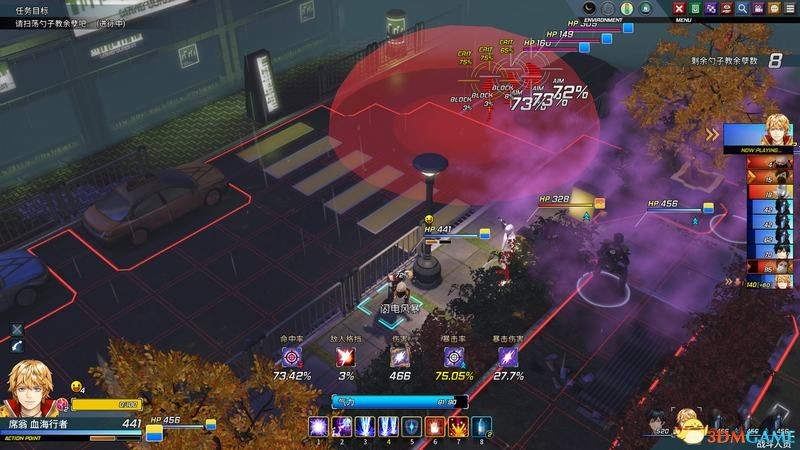This screenshot has height=450, width=800.
Task: Activate the red skill in slot 6
Action: pyautogui.click(x=436, y=427)
